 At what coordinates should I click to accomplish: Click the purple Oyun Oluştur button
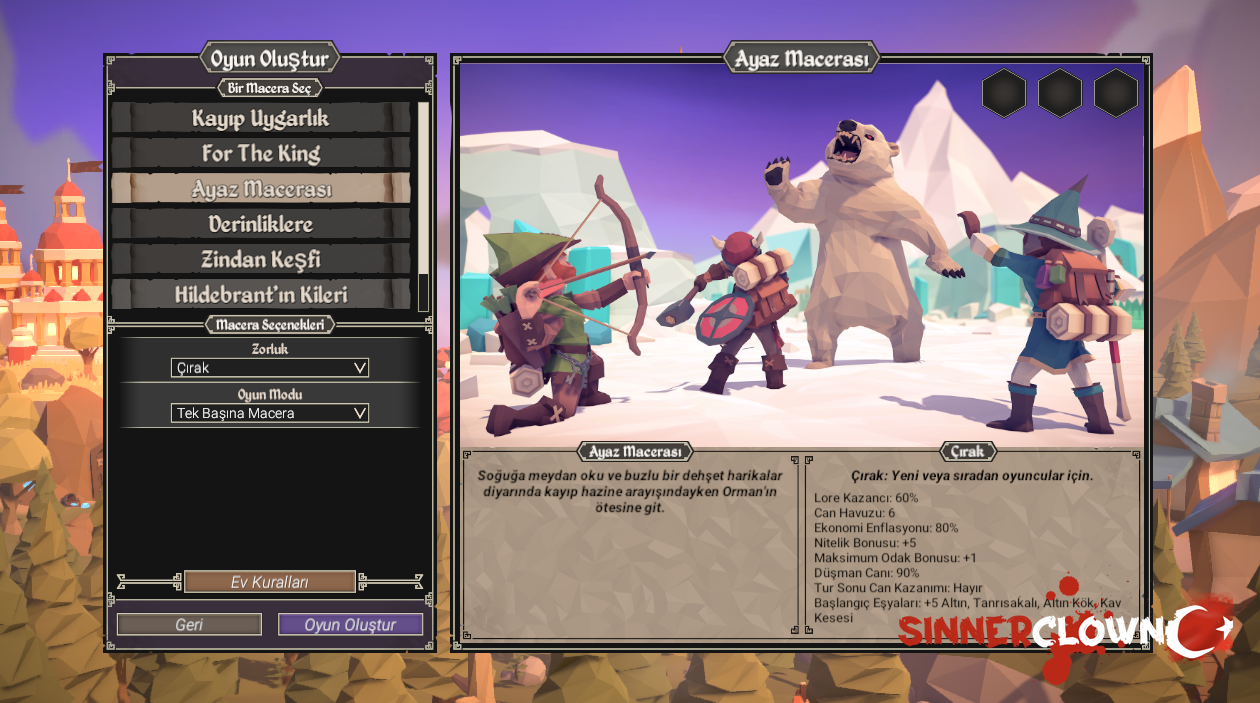(350, 625)
